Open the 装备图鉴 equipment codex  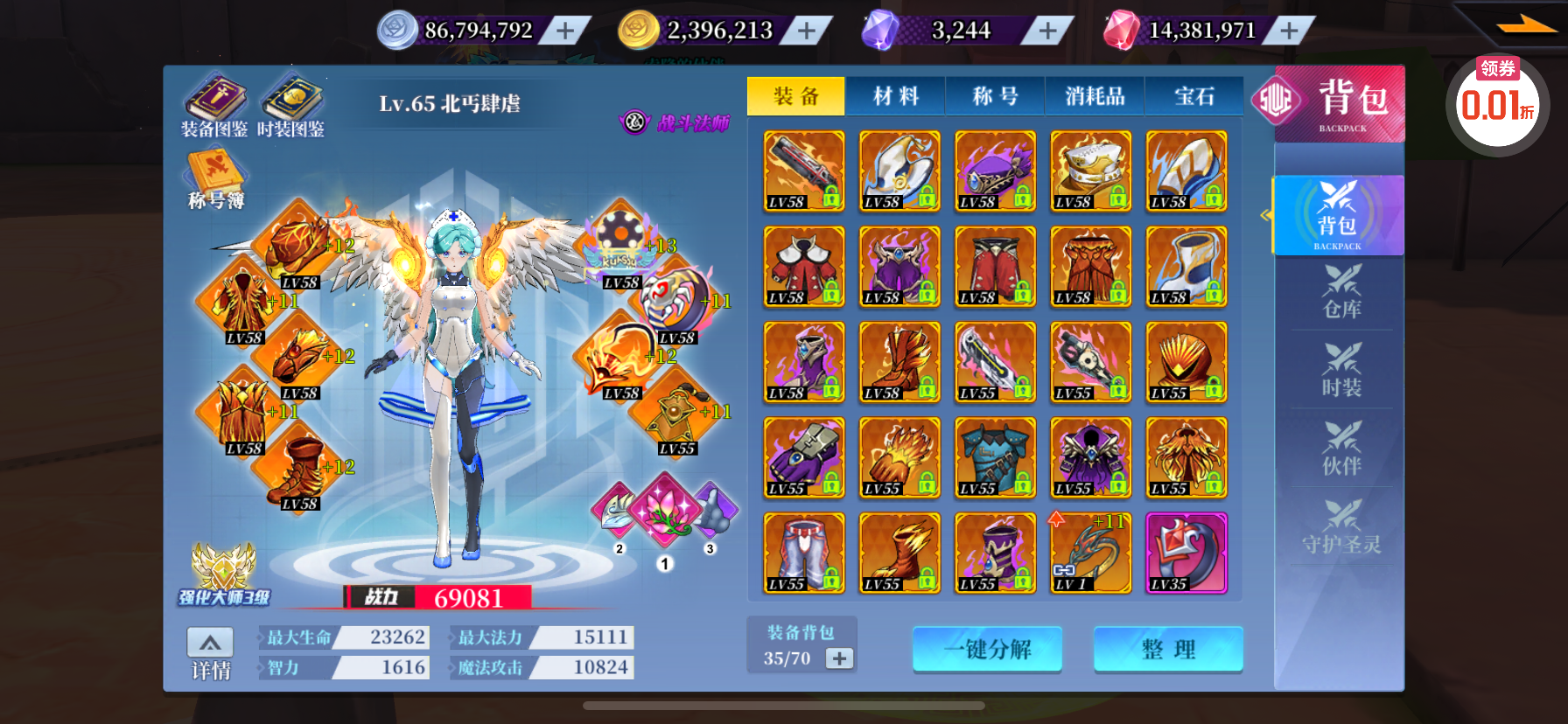pos(214,107)
